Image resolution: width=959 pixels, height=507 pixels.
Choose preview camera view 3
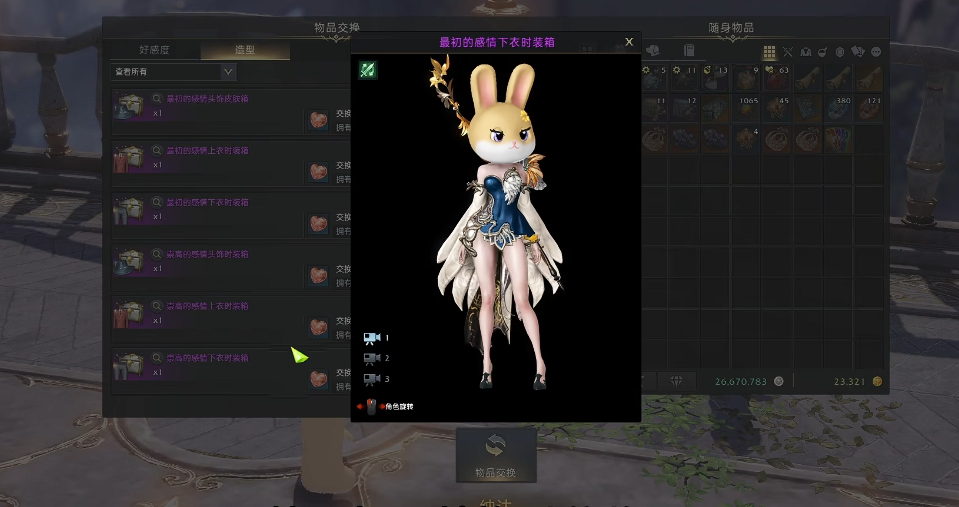[373, 379]
